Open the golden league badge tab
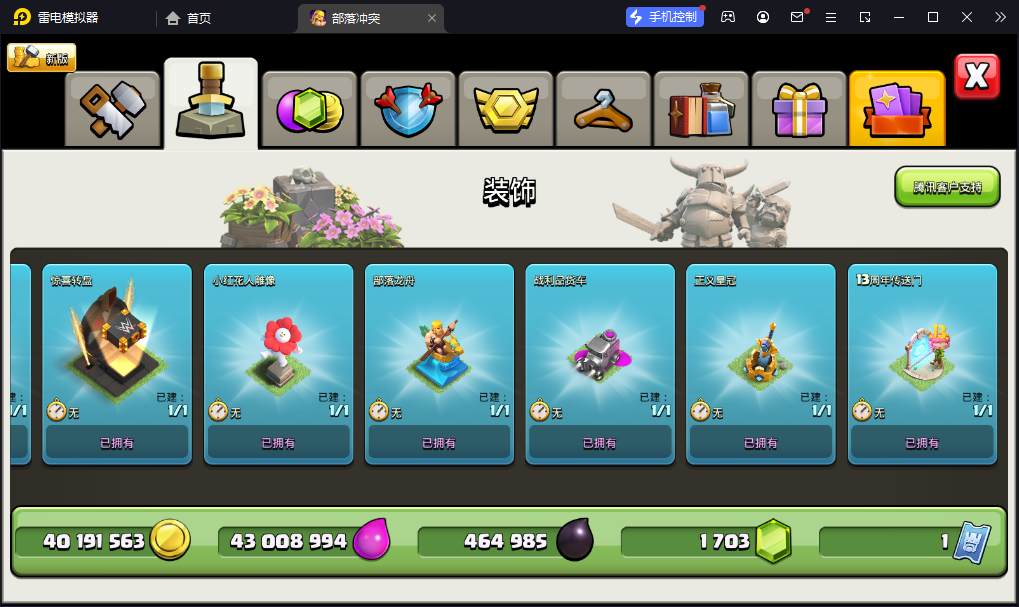This screenshot has height=607, width=1019. (505, 109)
